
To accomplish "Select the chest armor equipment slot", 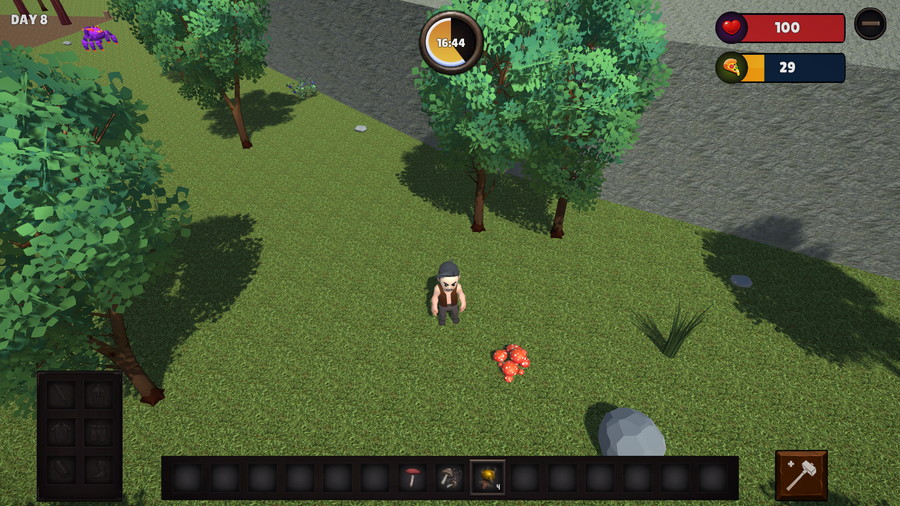I will [x=61, y=432].
